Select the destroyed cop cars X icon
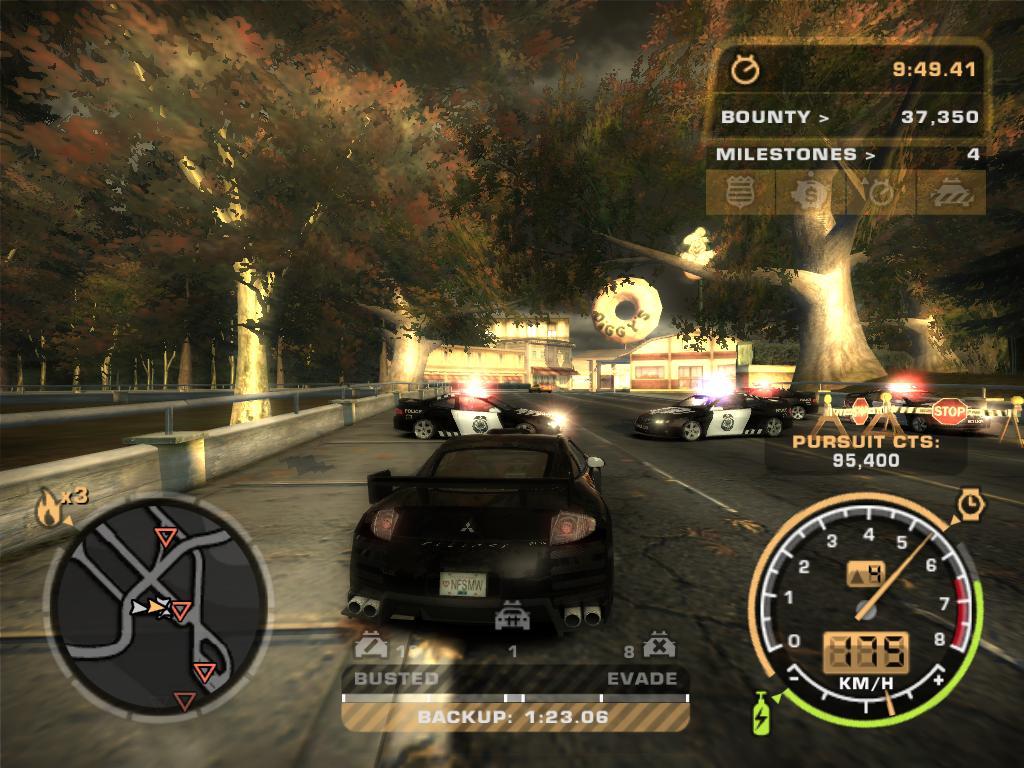 click(659, 645)
